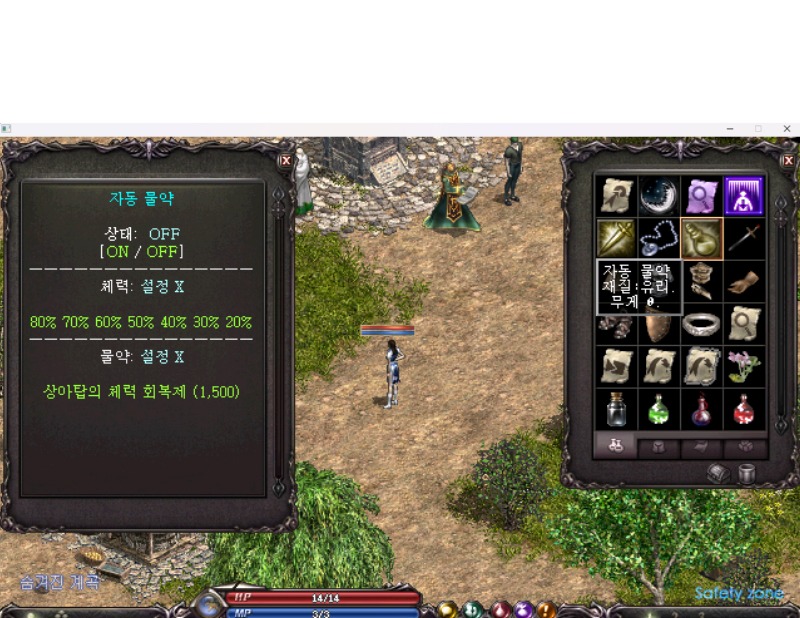The height and width of the screenshot is (618, 800).
Task: Use the green potion flask
Action: point(658,409)
